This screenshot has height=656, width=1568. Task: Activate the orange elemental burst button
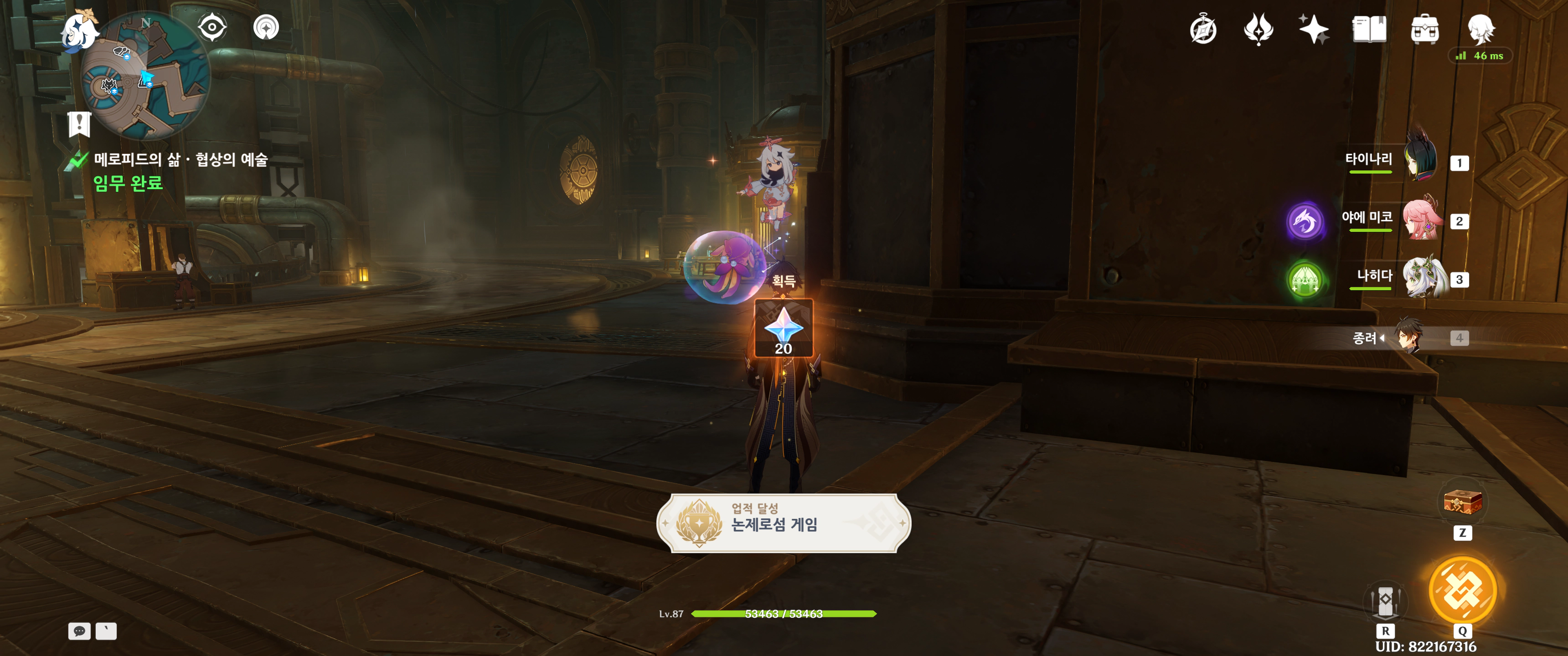point(1462,589)
